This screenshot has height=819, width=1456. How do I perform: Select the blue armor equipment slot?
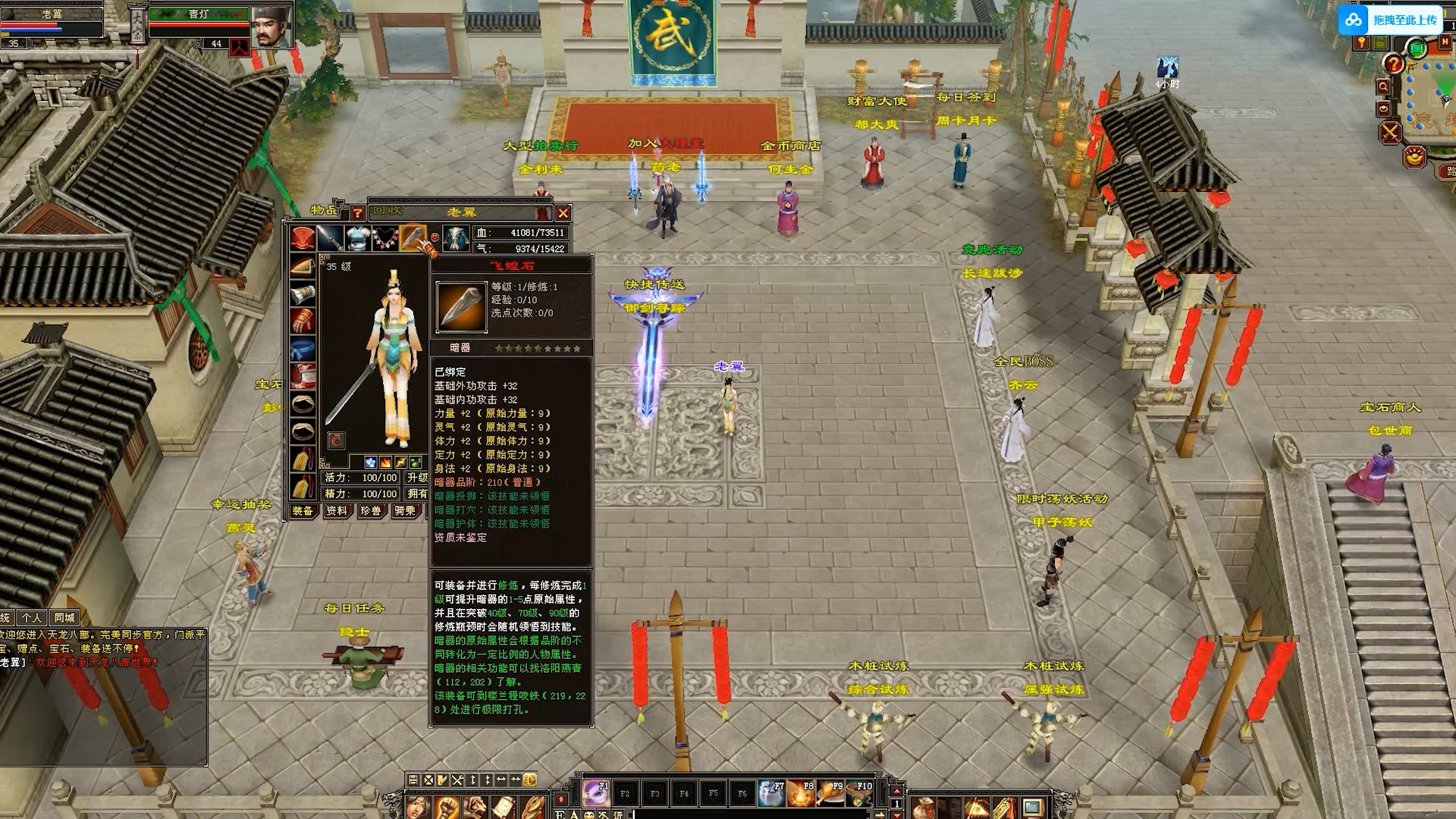358,238
